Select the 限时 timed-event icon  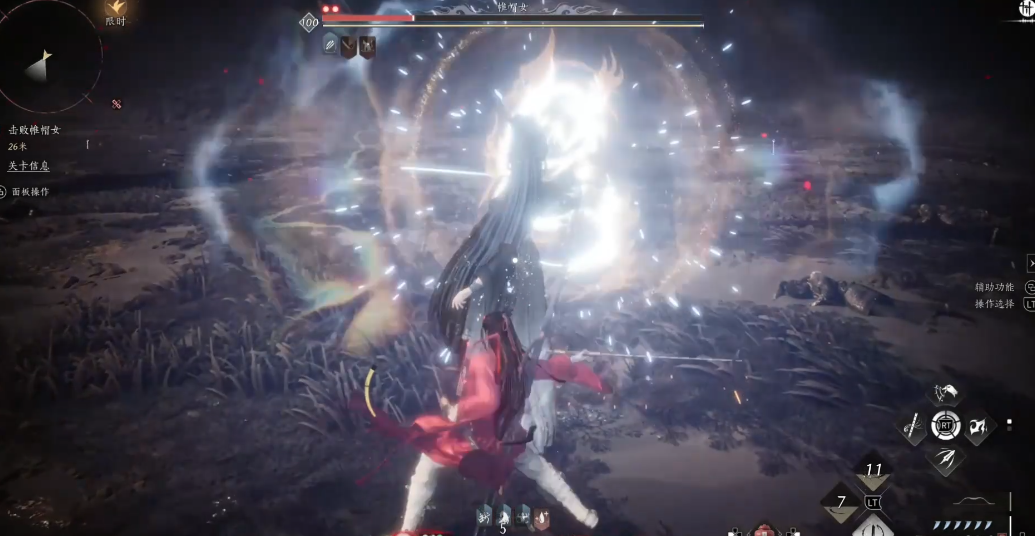[x=116, y=12]
